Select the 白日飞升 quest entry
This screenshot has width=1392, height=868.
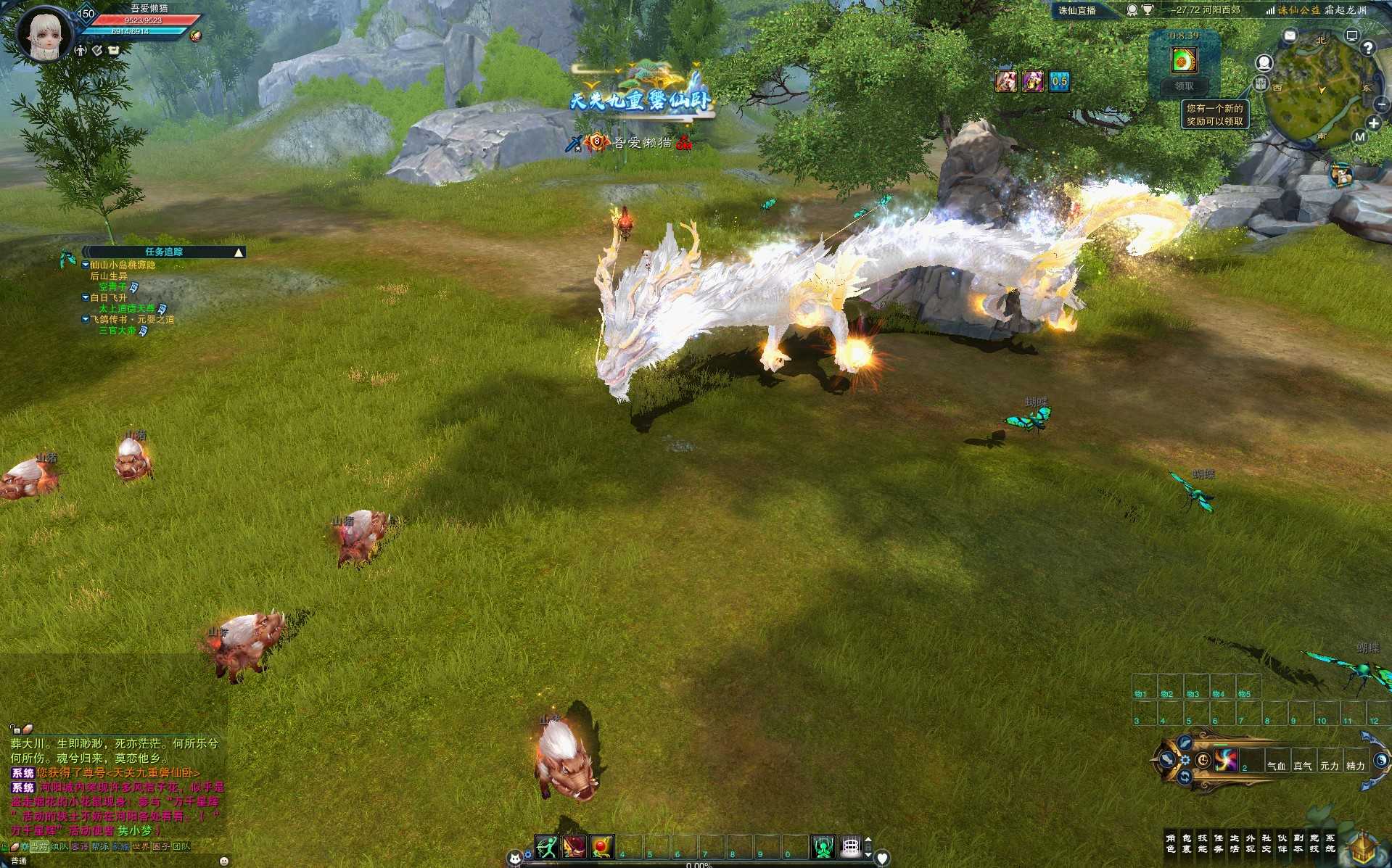click(109, 298)
